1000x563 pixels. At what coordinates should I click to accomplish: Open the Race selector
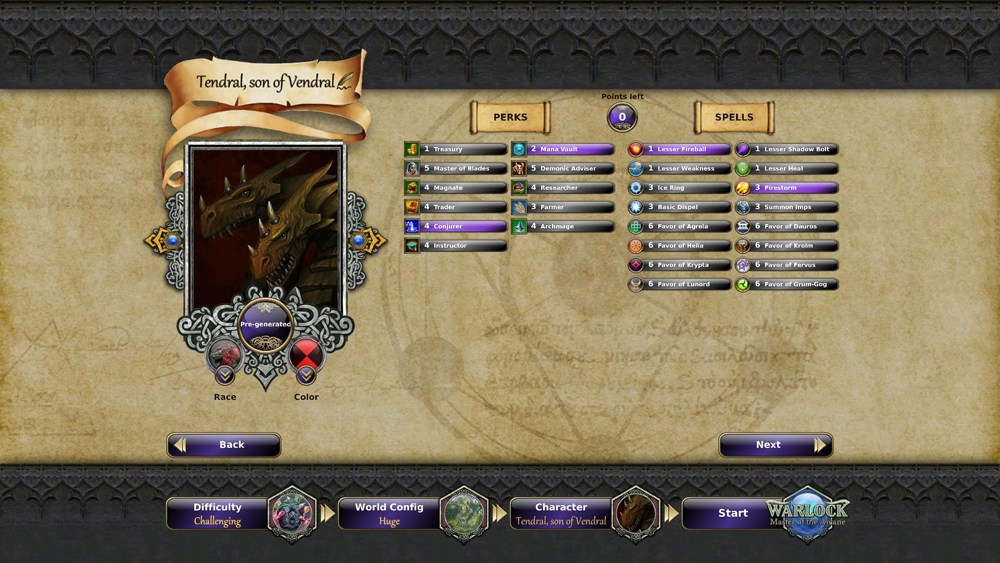pyautogui.click(x=225, y=360)
